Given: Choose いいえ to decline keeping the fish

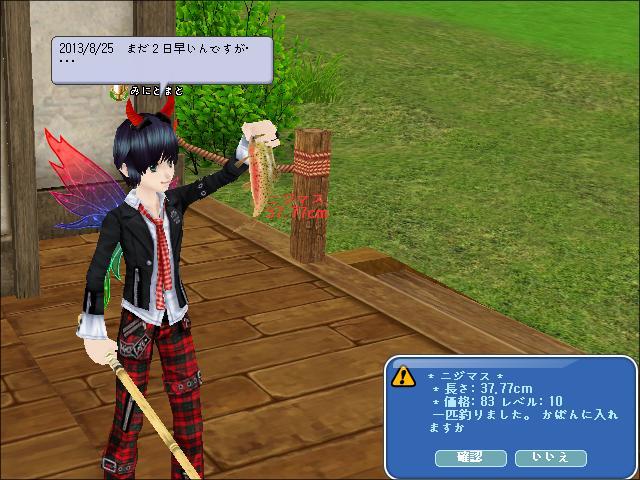Looking at the screenshot, I should (551, 457).
